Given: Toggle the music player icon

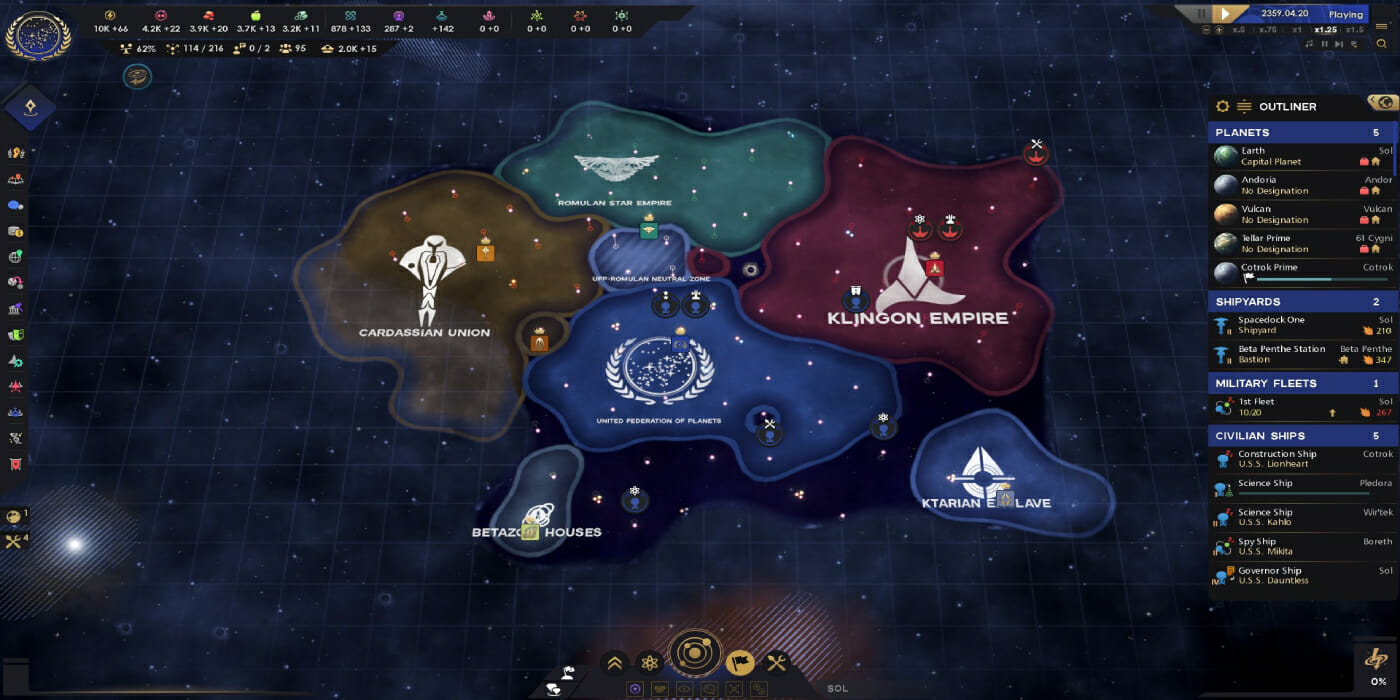Looking at the screenshot, I should click(1309, 44).
